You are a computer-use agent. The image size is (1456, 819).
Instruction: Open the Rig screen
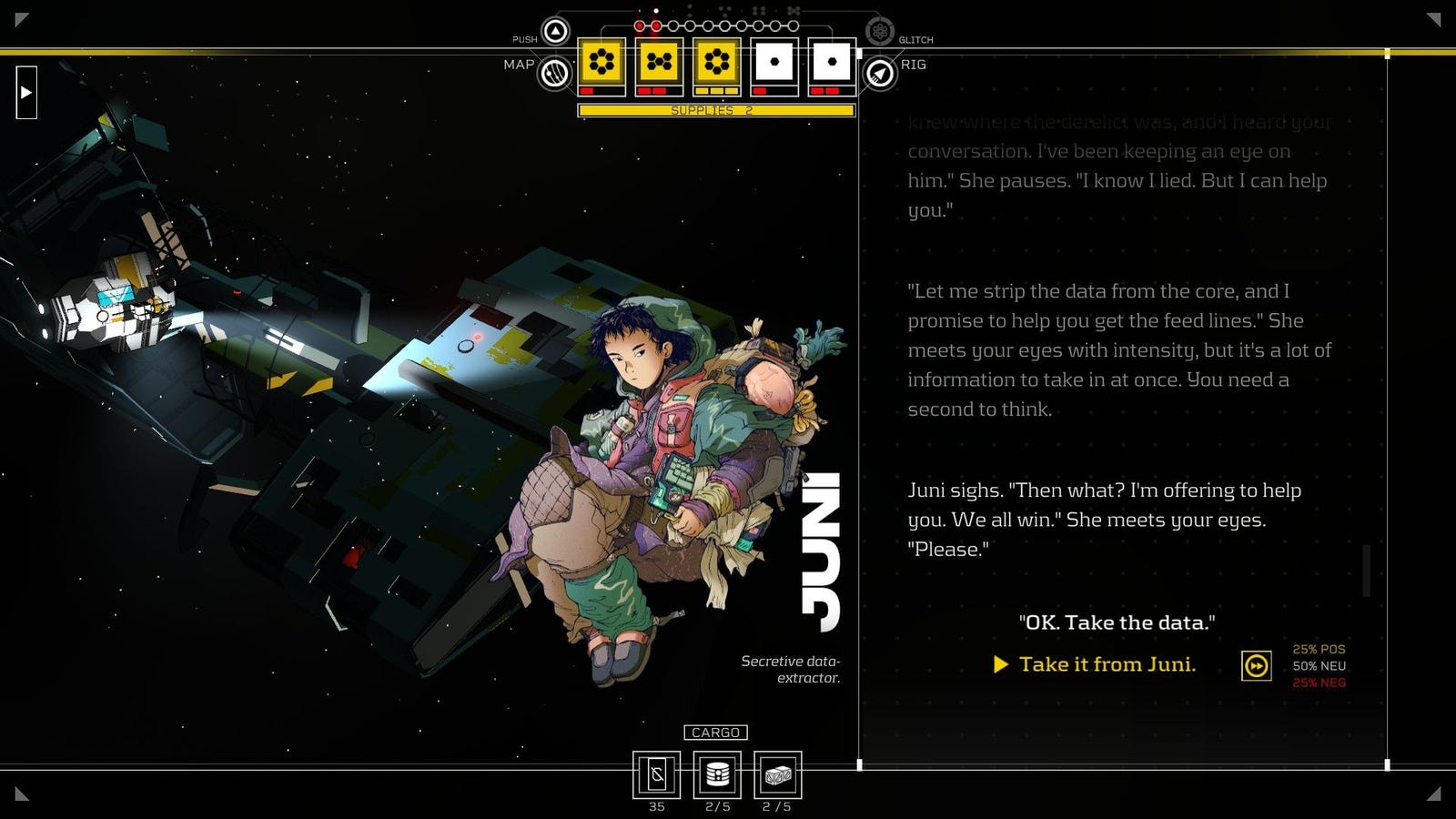pyautogui.click(x=880, y=73)
